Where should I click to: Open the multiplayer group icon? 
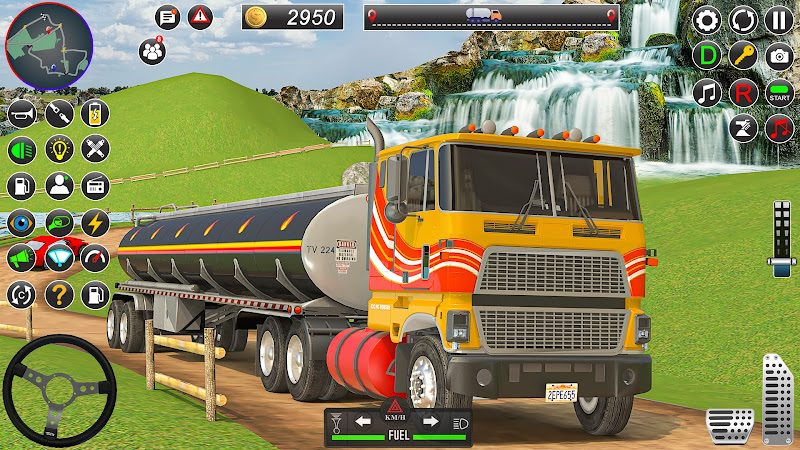(153, 48)
